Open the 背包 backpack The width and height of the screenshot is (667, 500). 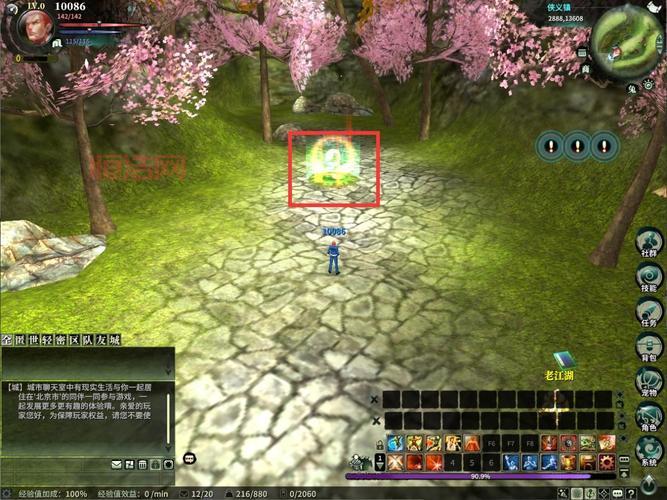tap(648, 349)
